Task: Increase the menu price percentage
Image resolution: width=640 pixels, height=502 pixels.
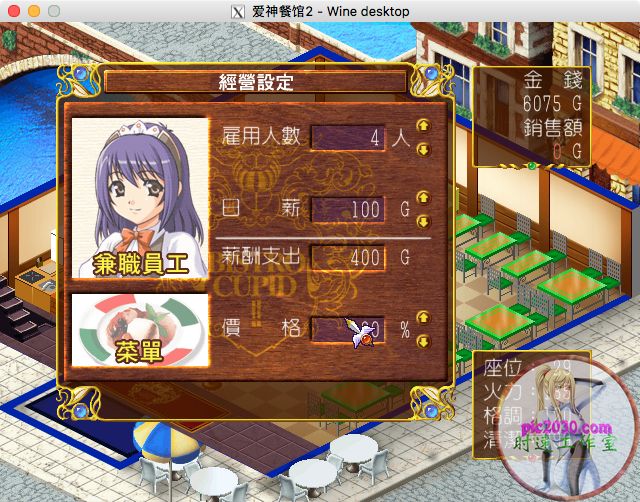Action: [422, 317]
